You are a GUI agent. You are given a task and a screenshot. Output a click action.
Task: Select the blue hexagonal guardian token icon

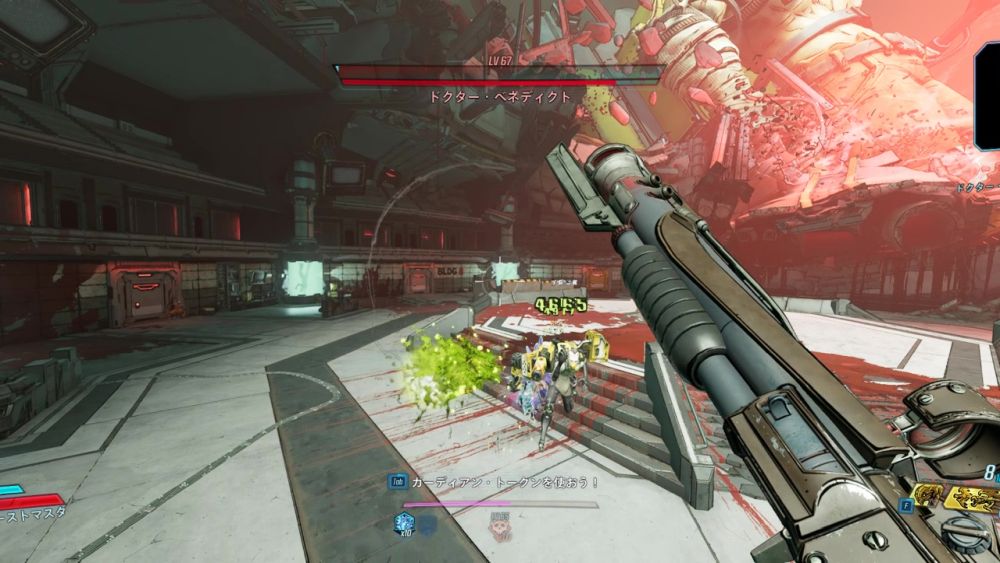tap(404, 522)
